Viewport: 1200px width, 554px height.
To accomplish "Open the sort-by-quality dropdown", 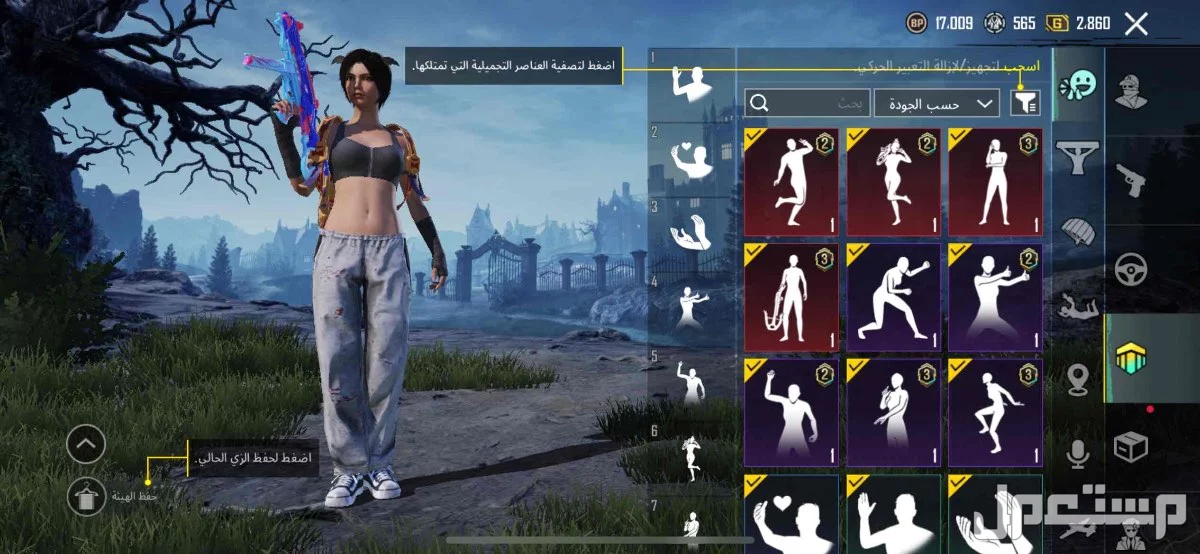I will pyautogui.click(x=937, y=103).
